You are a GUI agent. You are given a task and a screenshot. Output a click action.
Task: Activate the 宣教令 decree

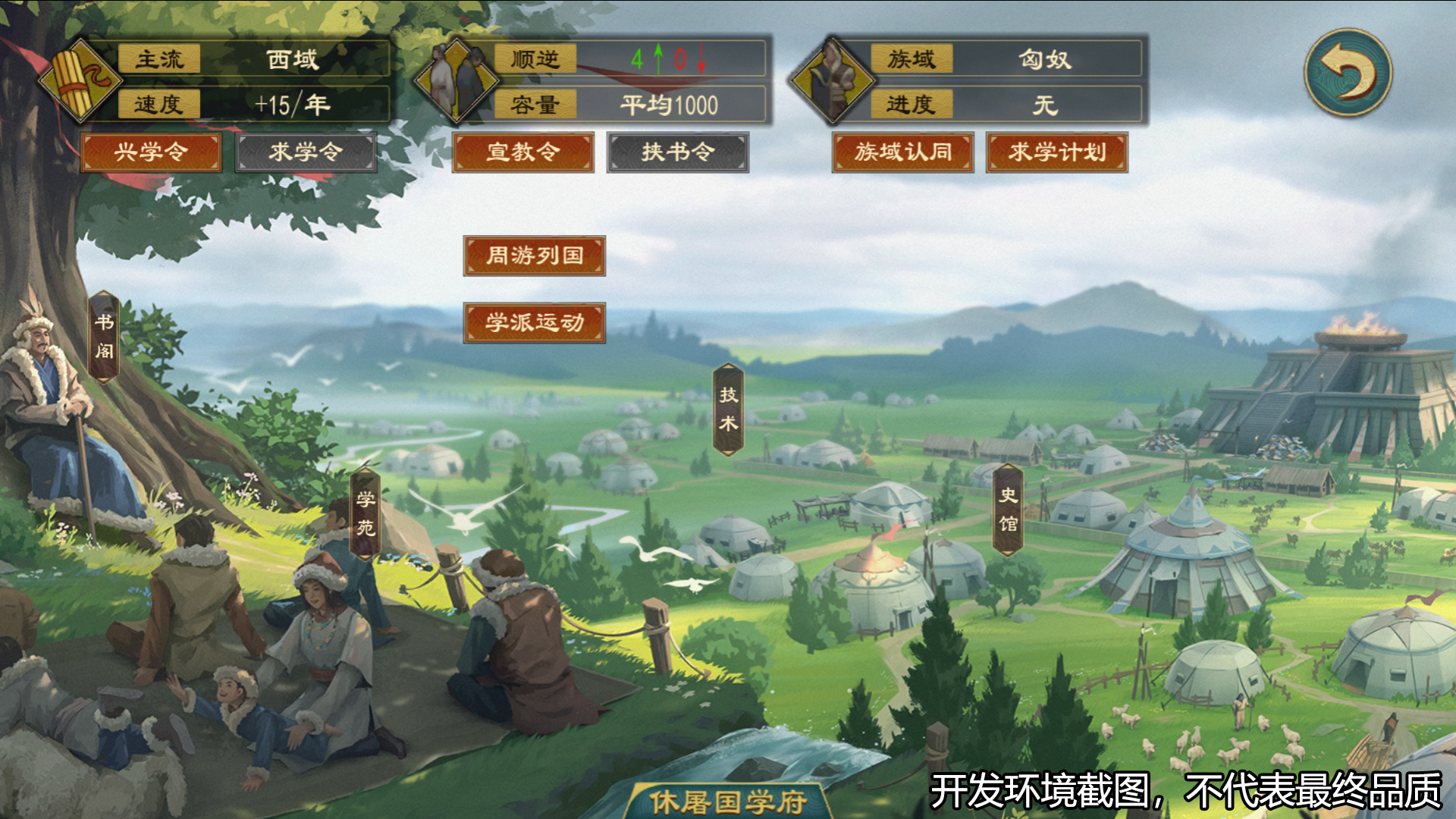[x=525, y=152]
